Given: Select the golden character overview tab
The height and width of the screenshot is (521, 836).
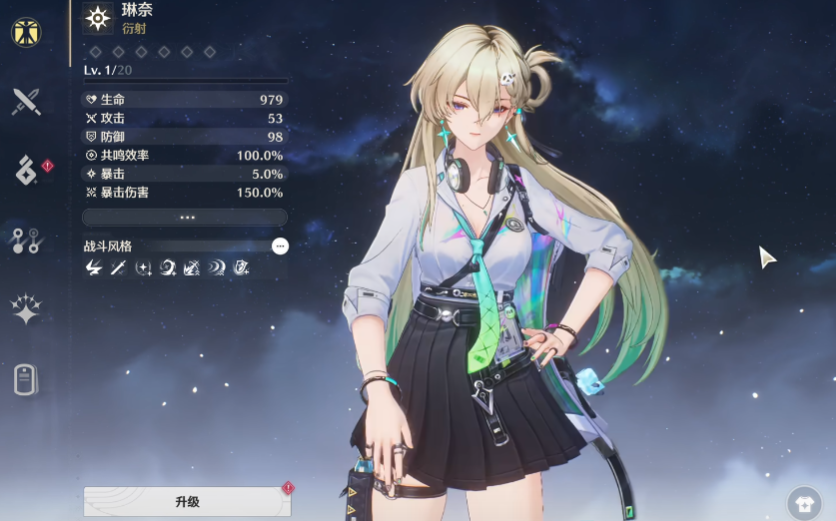Looking at the screenshot, I should [x=26, y=32].
